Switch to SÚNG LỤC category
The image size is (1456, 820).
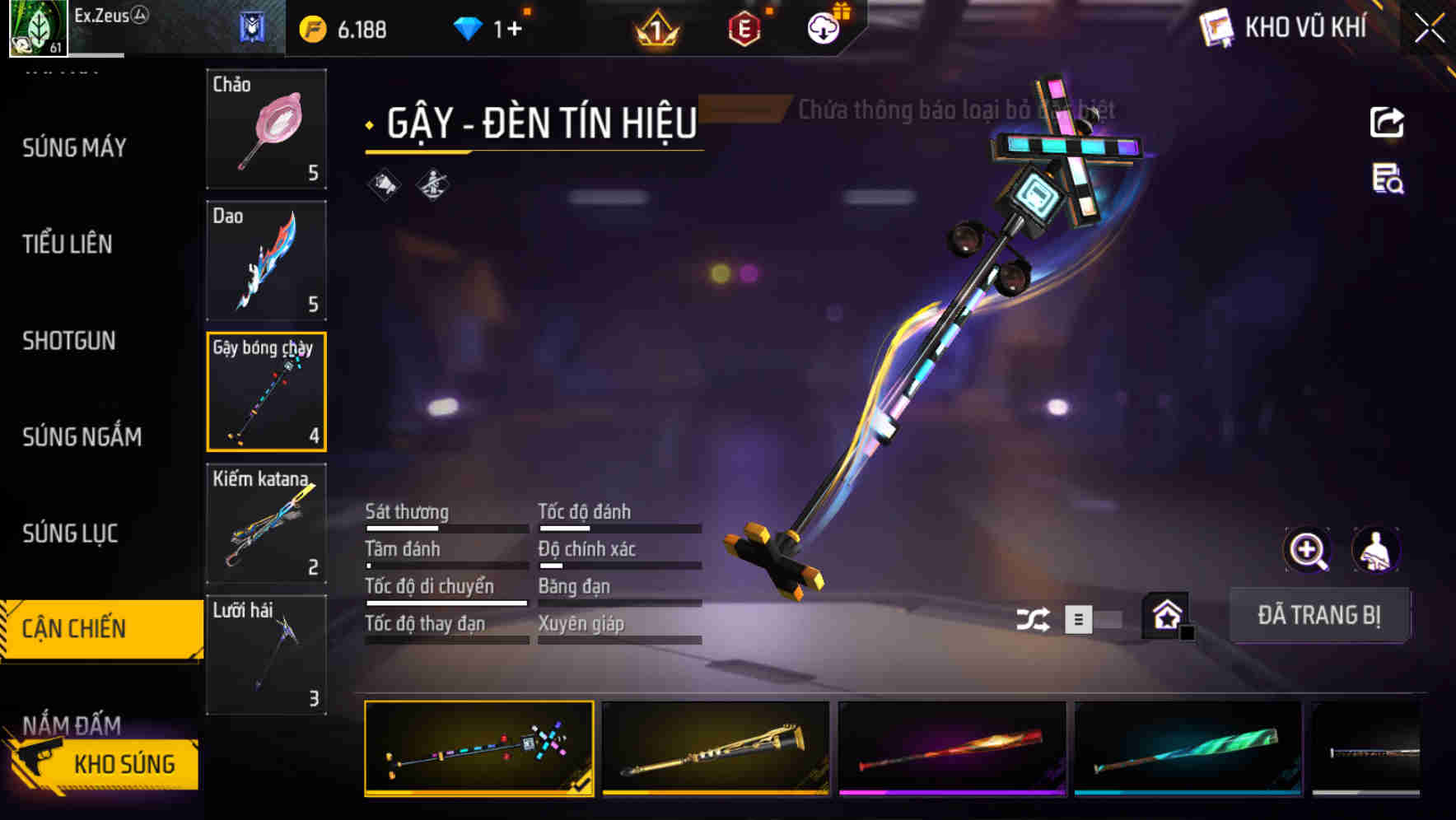coord(70,533)
